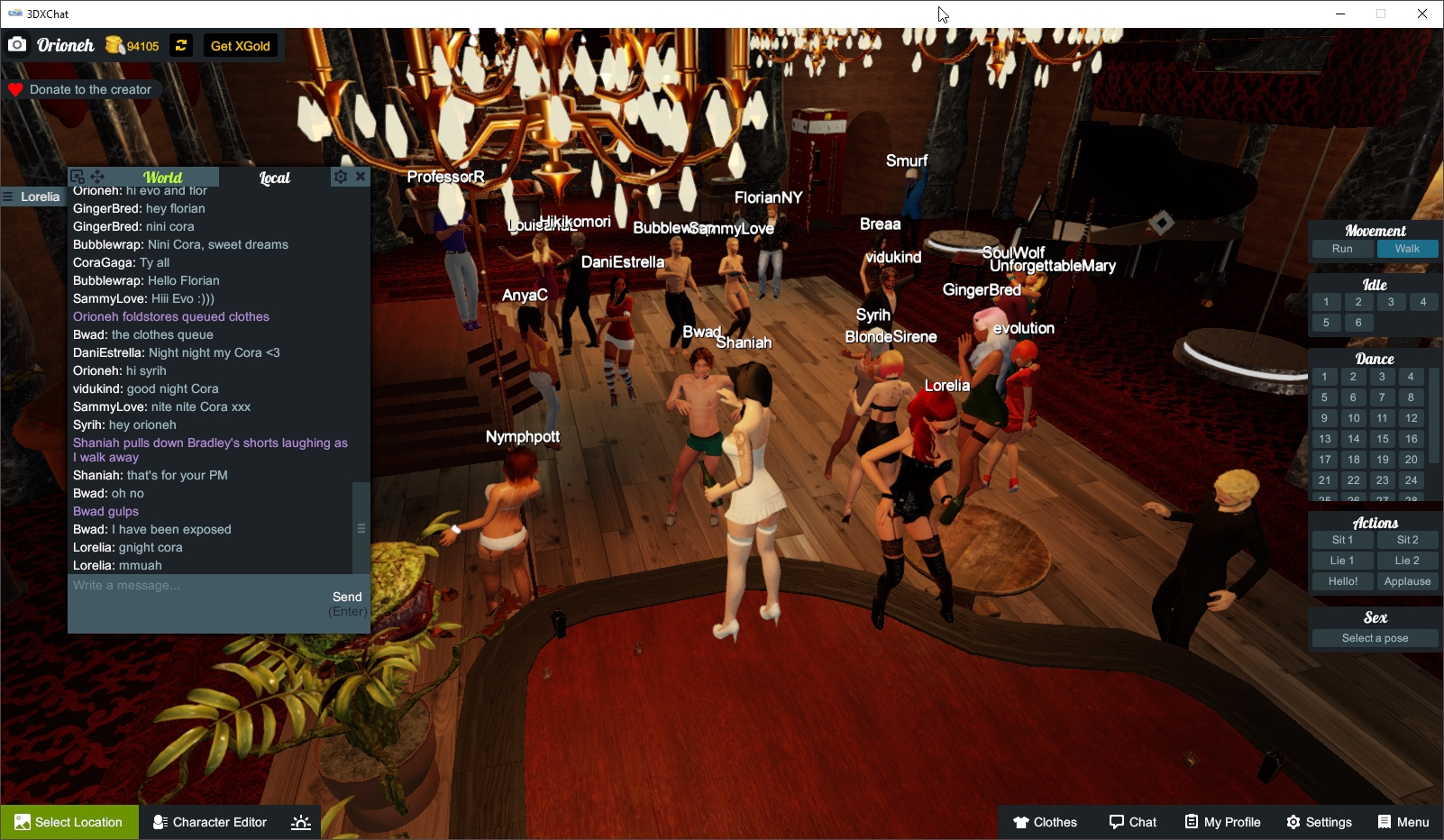Click the gold coins balance icon

[115, 43]
